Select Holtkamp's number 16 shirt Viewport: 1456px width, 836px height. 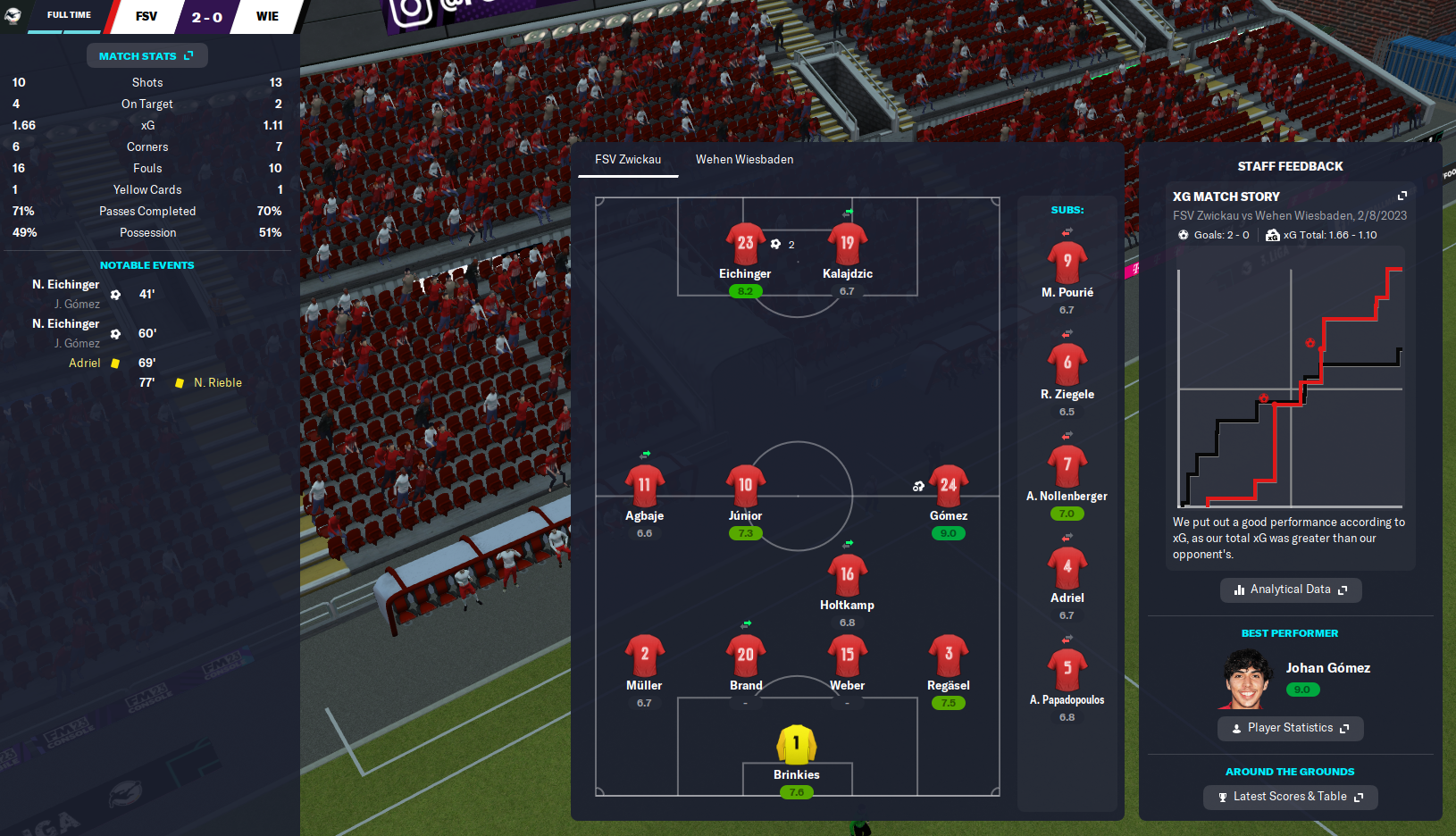point(847,576)
